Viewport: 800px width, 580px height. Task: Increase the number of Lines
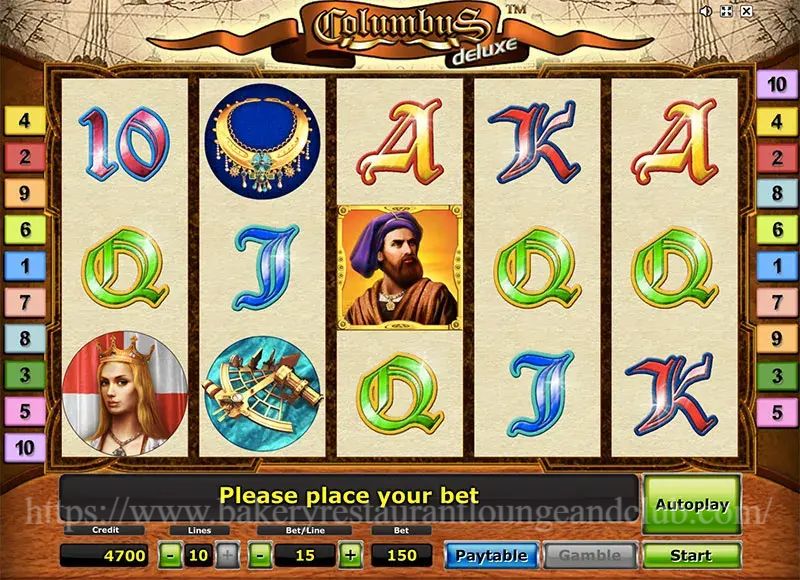pos(228,555)
